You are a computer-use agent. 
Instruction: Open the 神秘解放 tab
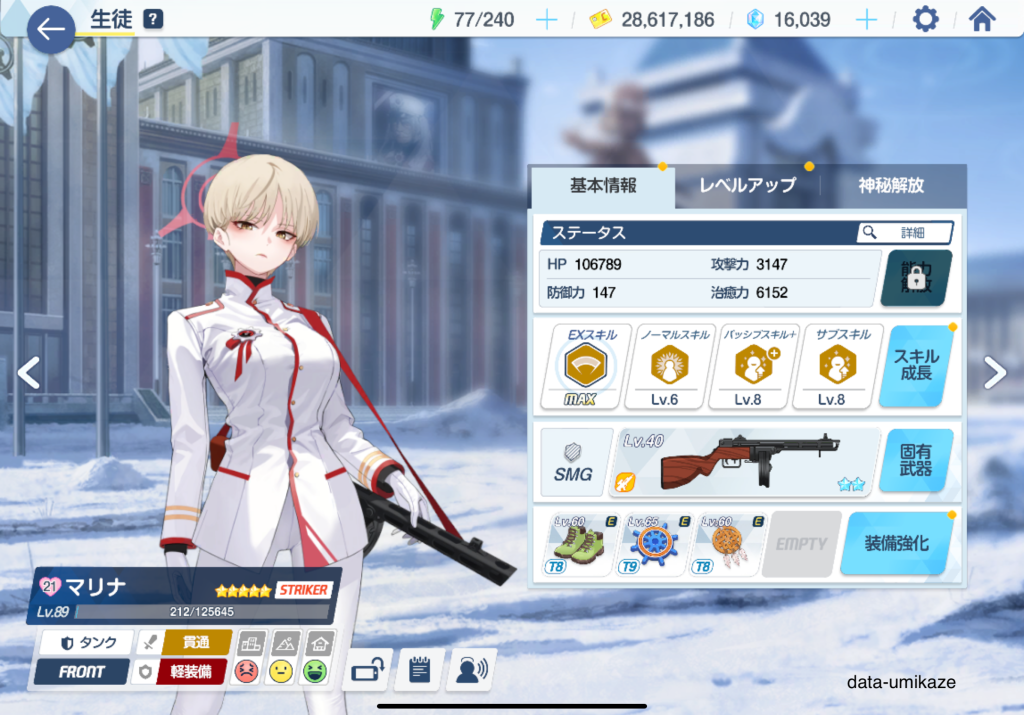pos(891,186)
